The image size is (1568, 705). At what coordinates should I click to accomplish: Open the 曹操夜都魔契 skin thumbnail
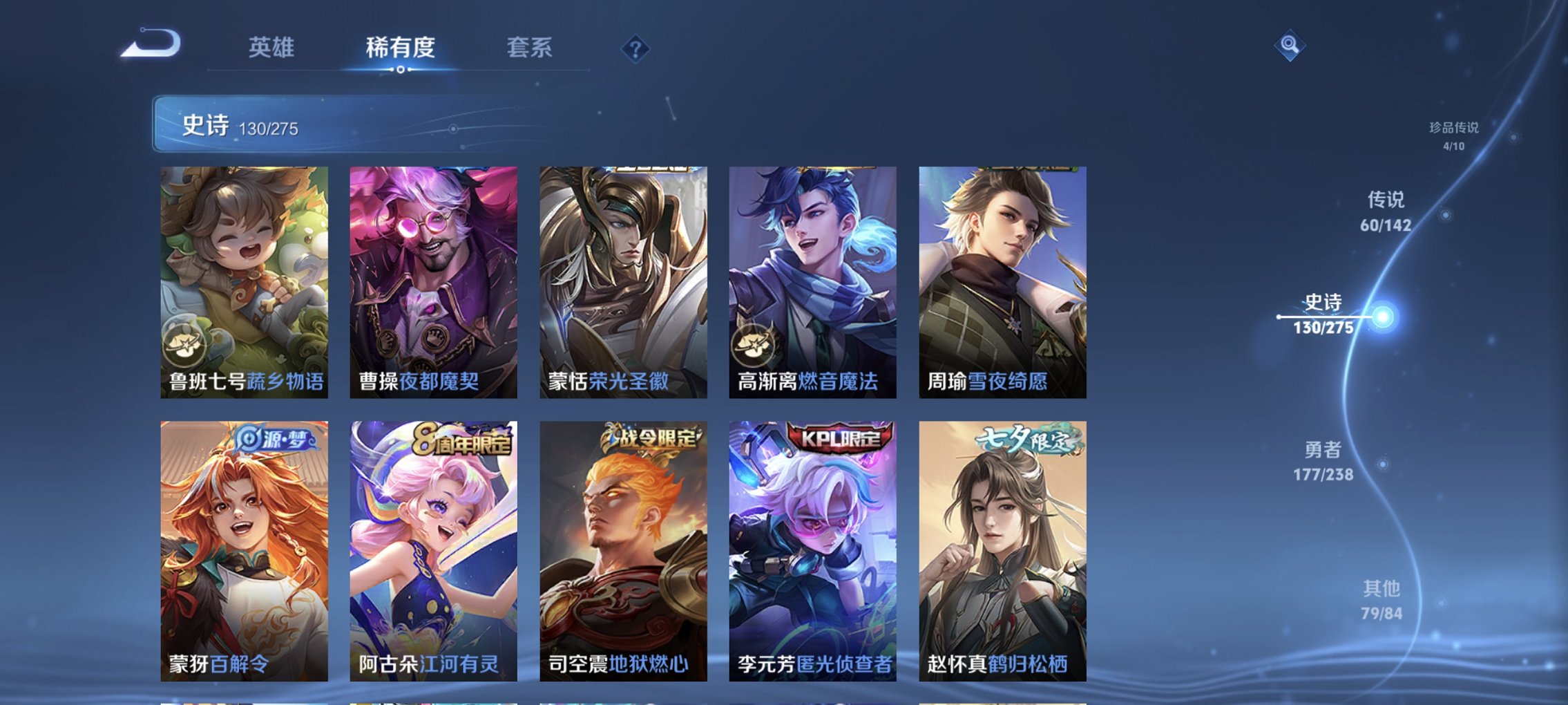click(432, 276)
